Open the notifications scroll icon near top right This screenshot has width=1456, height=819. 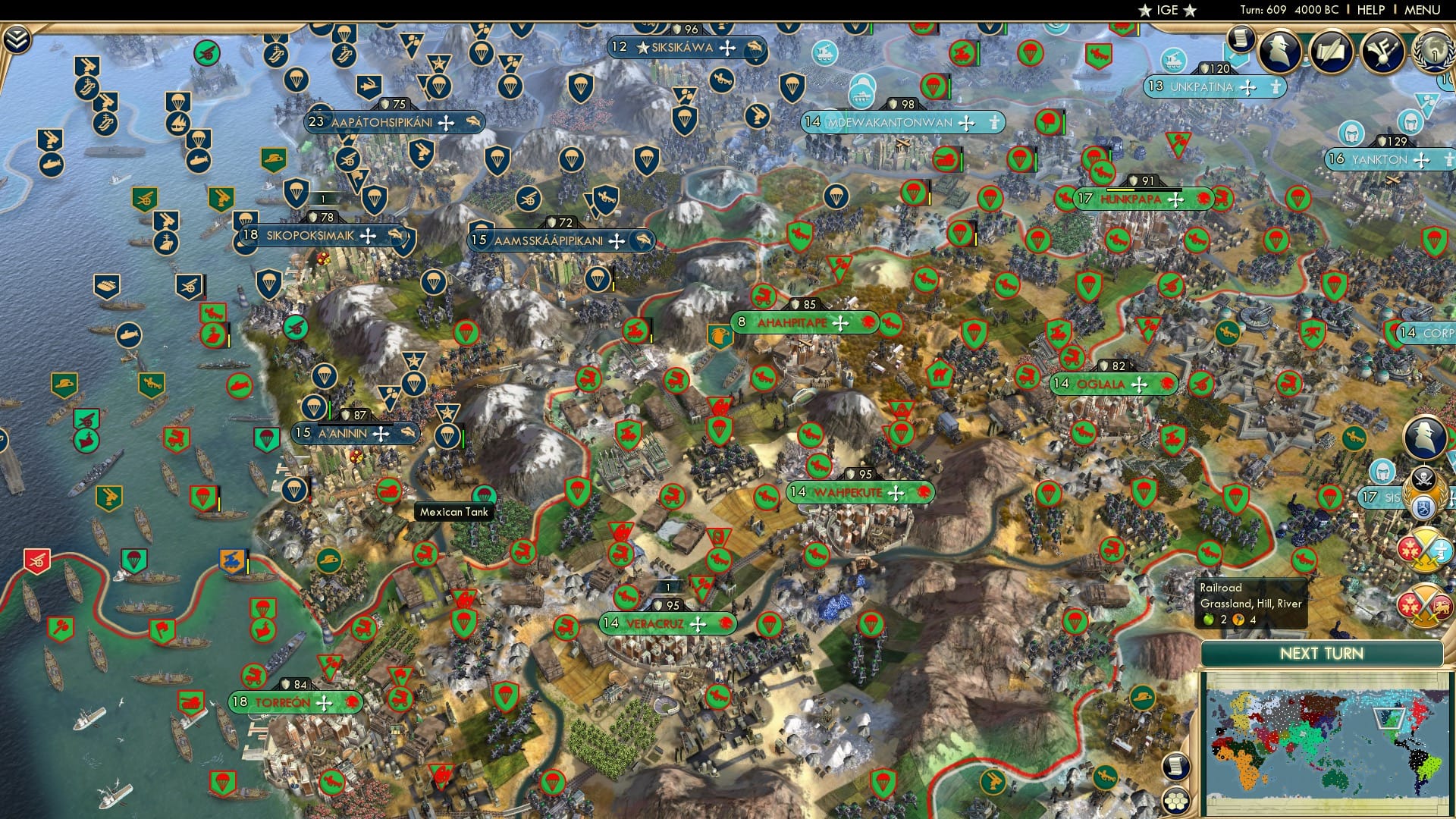coord(1241,39)
